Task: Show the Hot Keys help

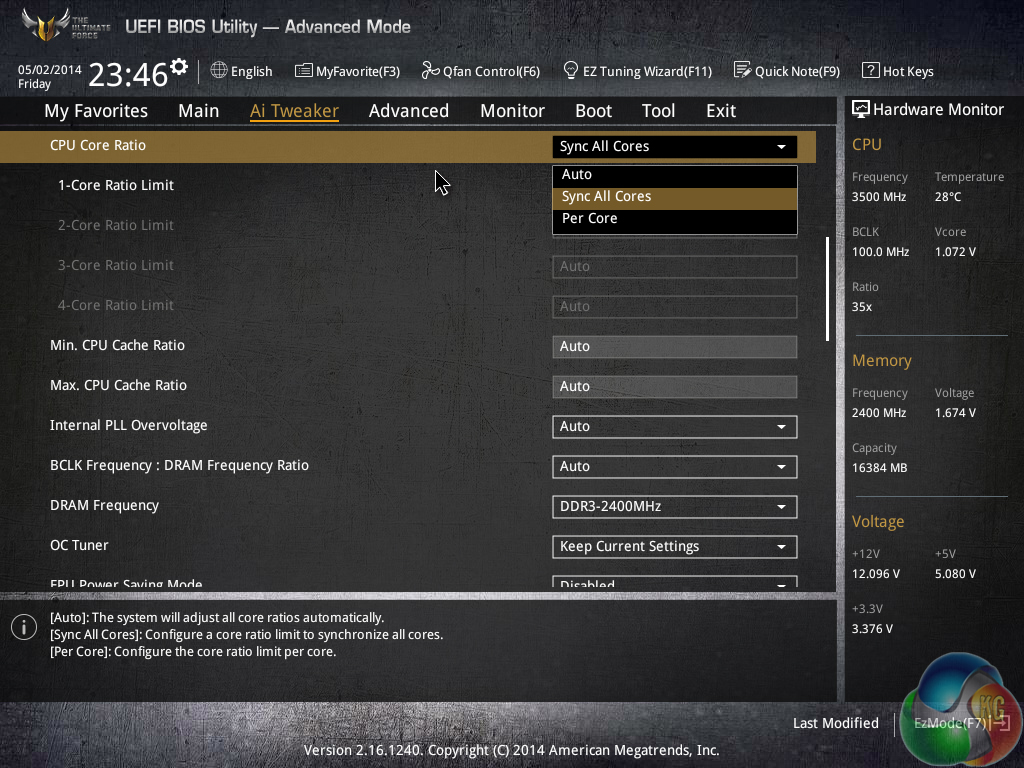Action: (x=897, y=71)
